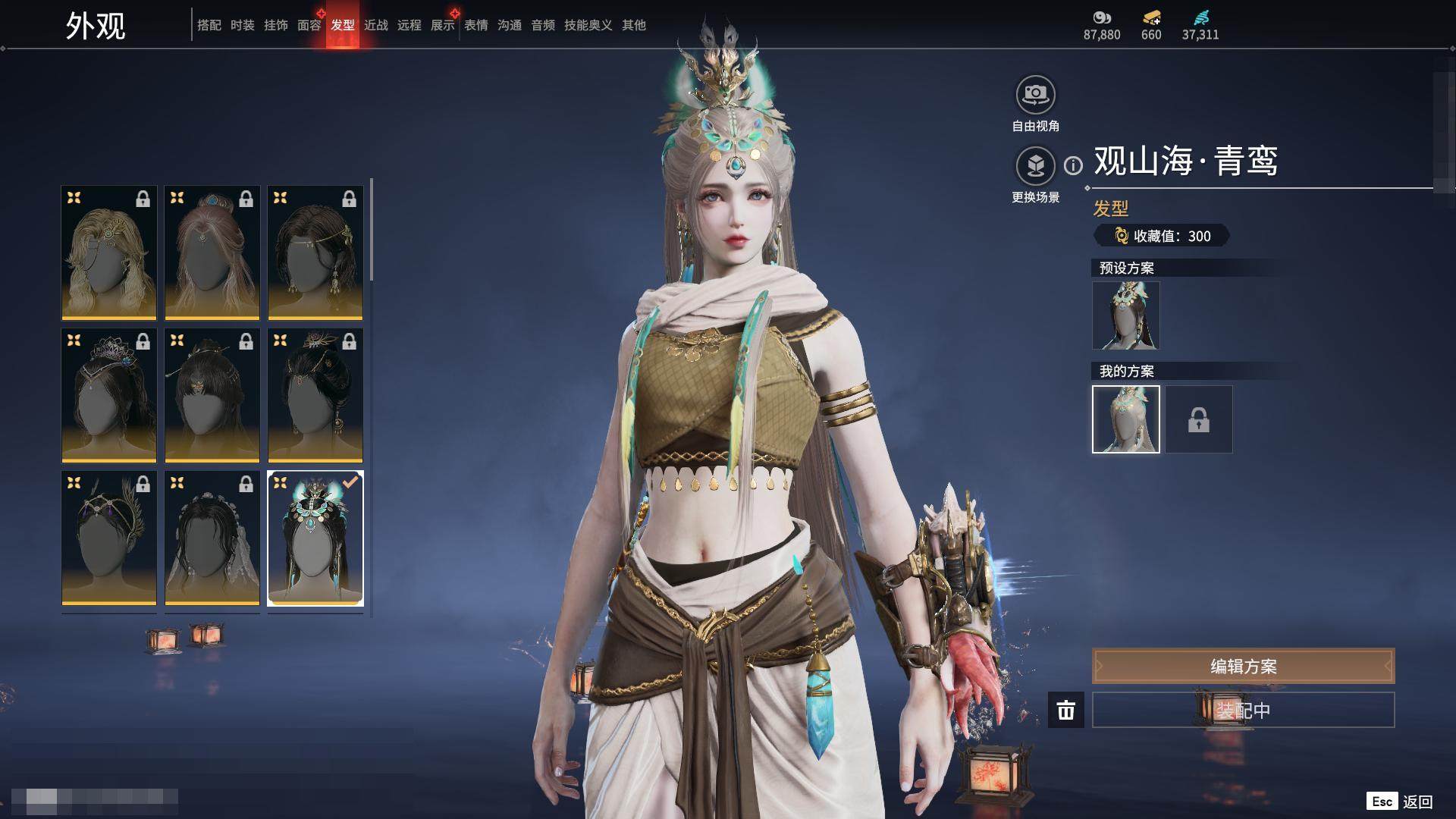Viewport: 1456px width, 819px height.
Task: Click the locked 我的方案 scheme slot
Action: pos(1198,419)
